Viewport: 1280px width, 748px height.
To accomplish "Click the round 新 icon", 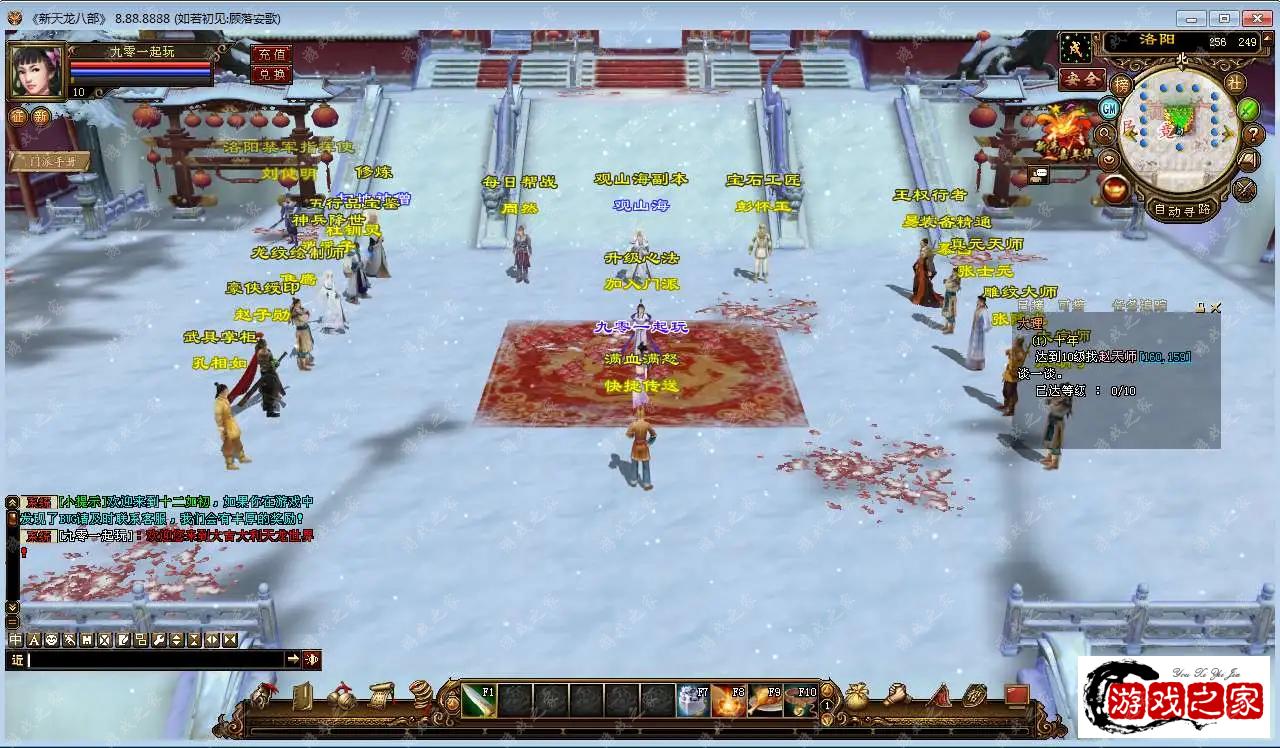I will pos(40,117).
